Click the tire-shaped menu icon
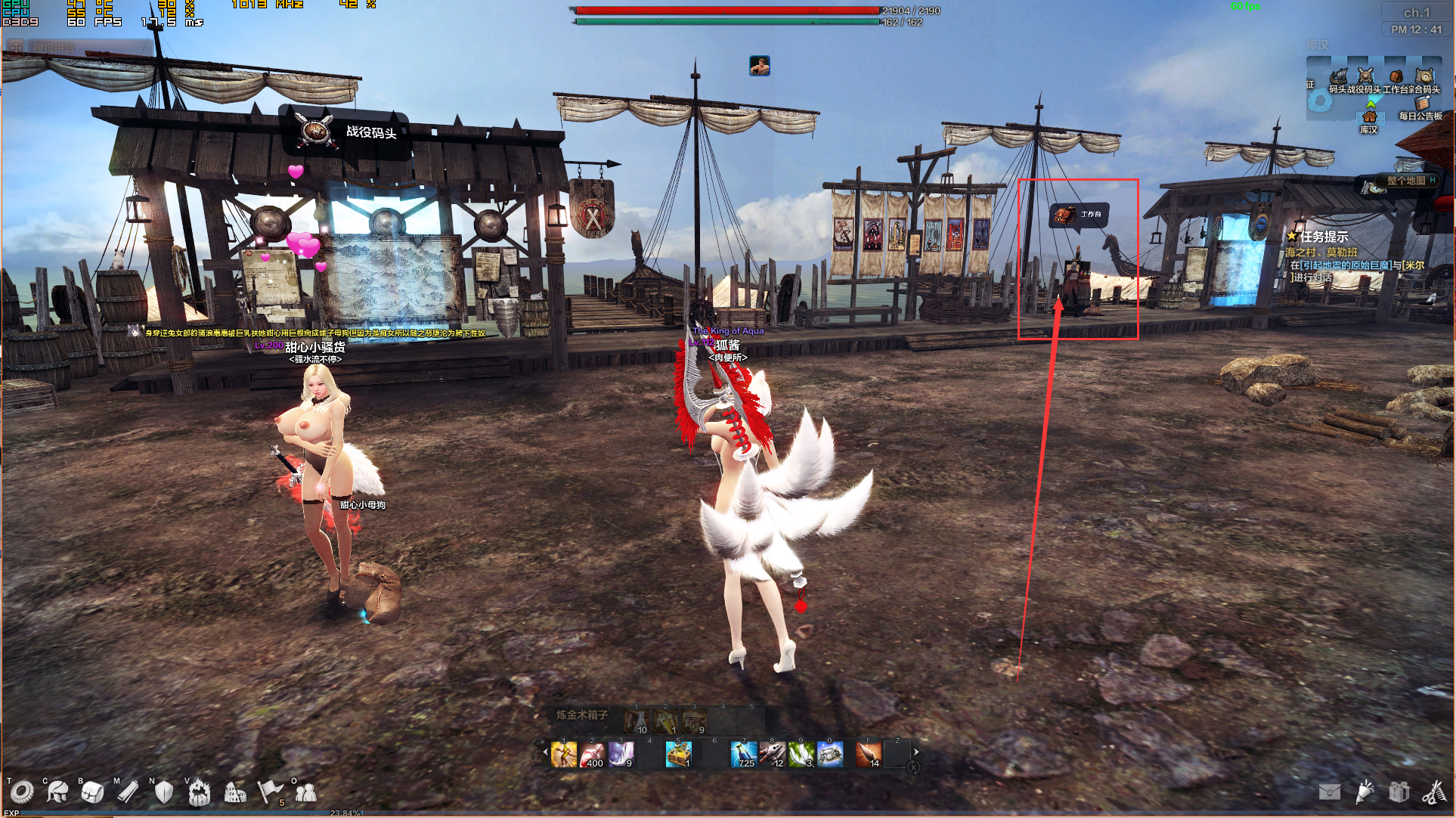The height and width of the screenshot is (818, 1456). [x=22, y=792]
